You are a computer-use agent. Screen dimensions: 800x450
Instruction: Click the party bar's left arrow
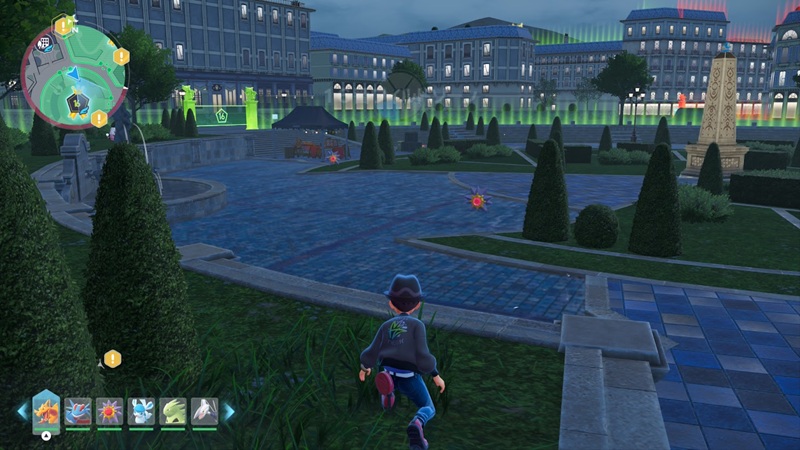[22, 411]
